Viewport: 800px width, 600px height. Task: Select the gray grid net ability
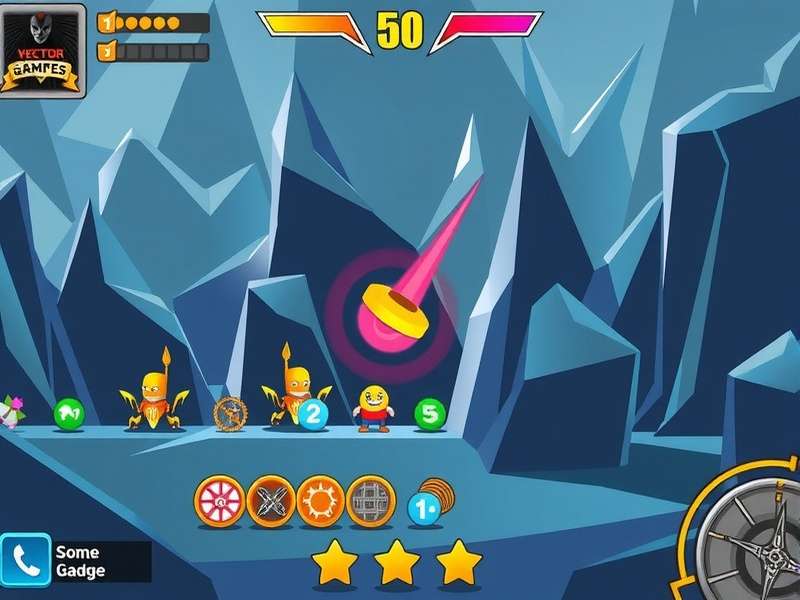click(371, 500)
